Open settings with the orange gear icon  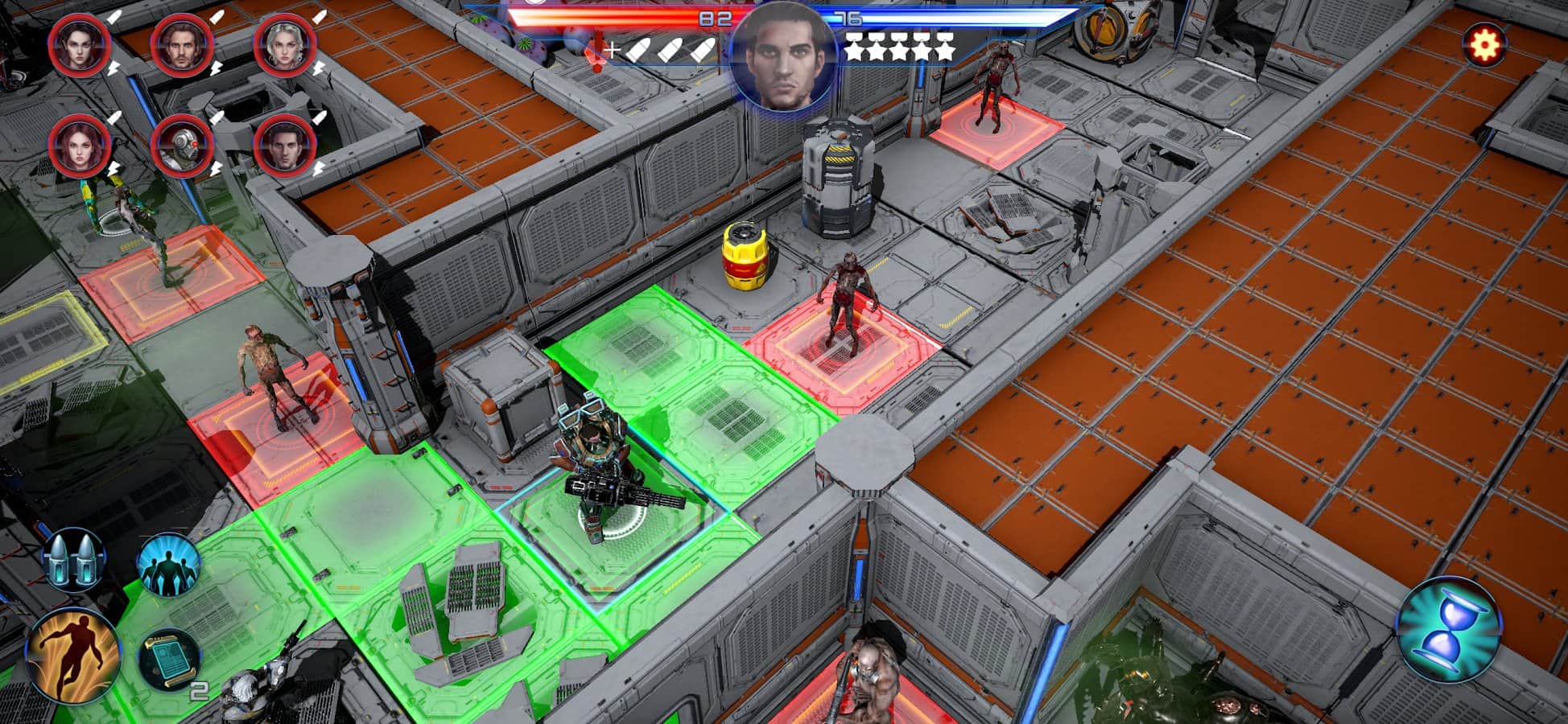1483,45
